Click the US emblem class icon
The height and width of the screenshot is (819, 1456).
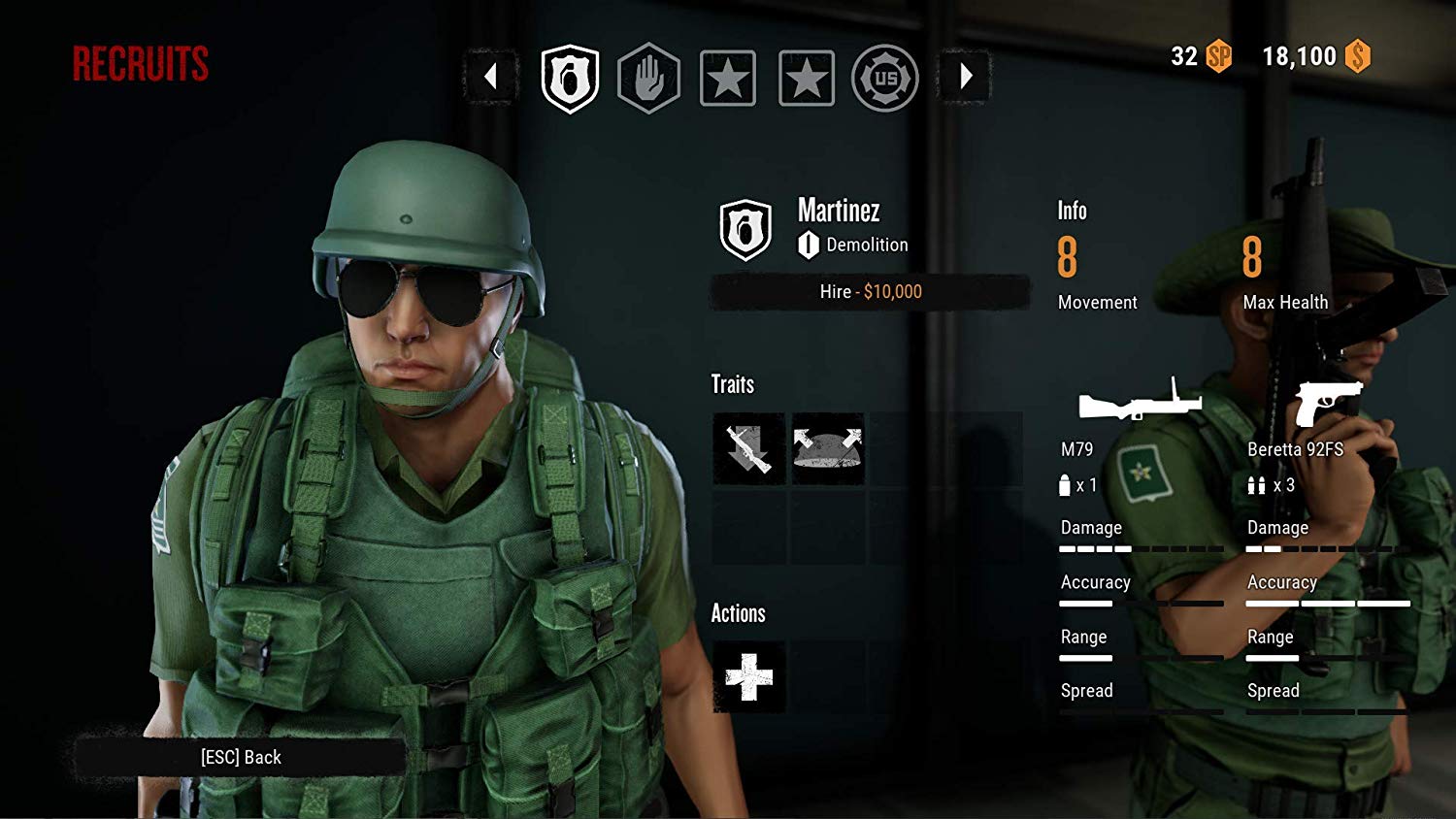click(x=885, y=78)
